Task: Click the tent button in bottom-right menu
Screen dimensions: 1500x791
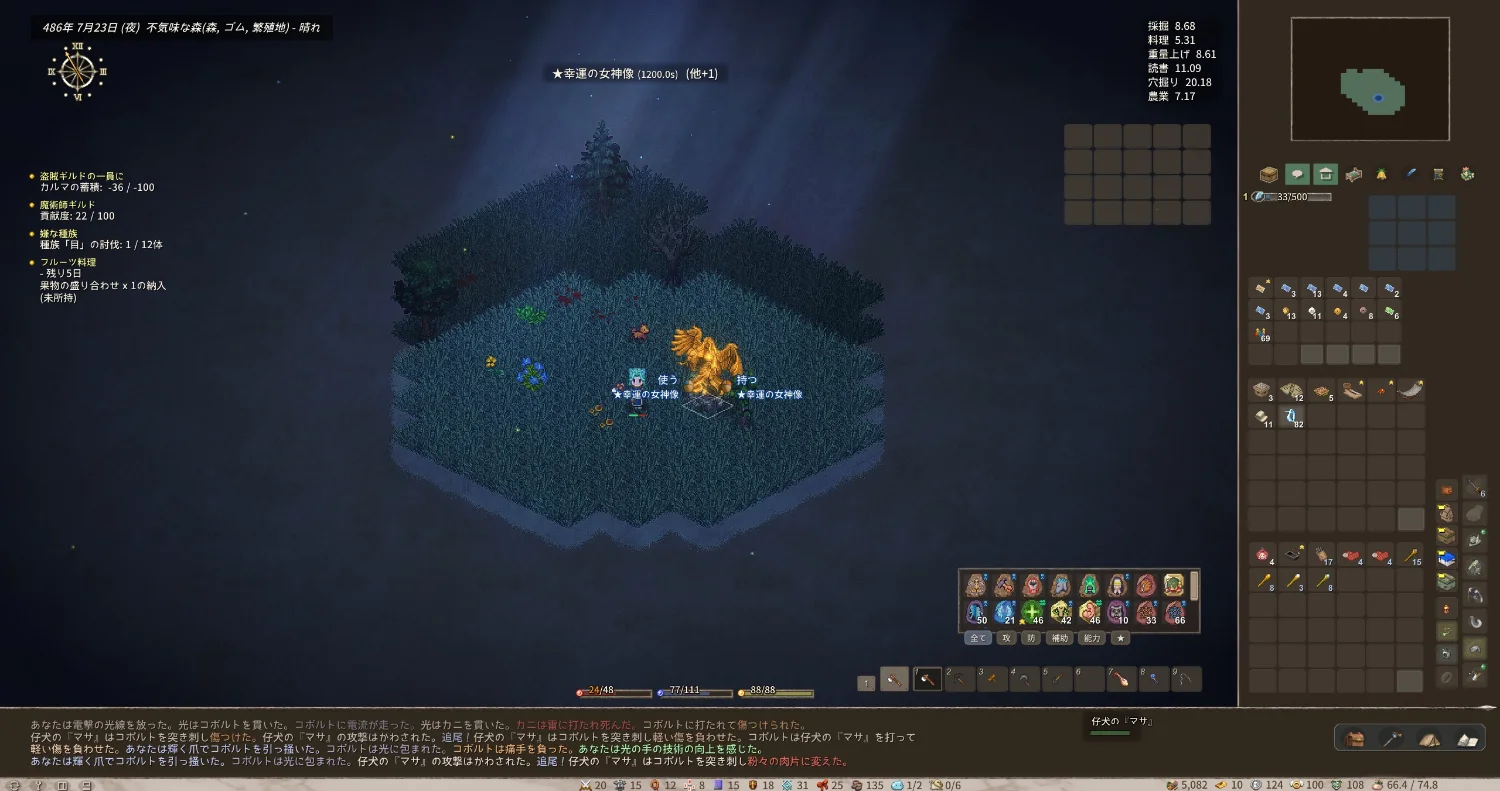Action: pos(1430,739)
